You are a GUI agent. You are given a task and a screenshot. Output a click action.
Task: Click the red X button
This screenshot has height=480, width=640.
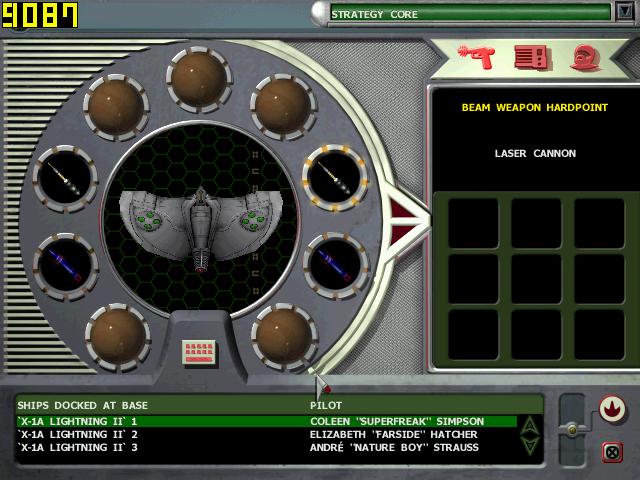pos(612,450)
